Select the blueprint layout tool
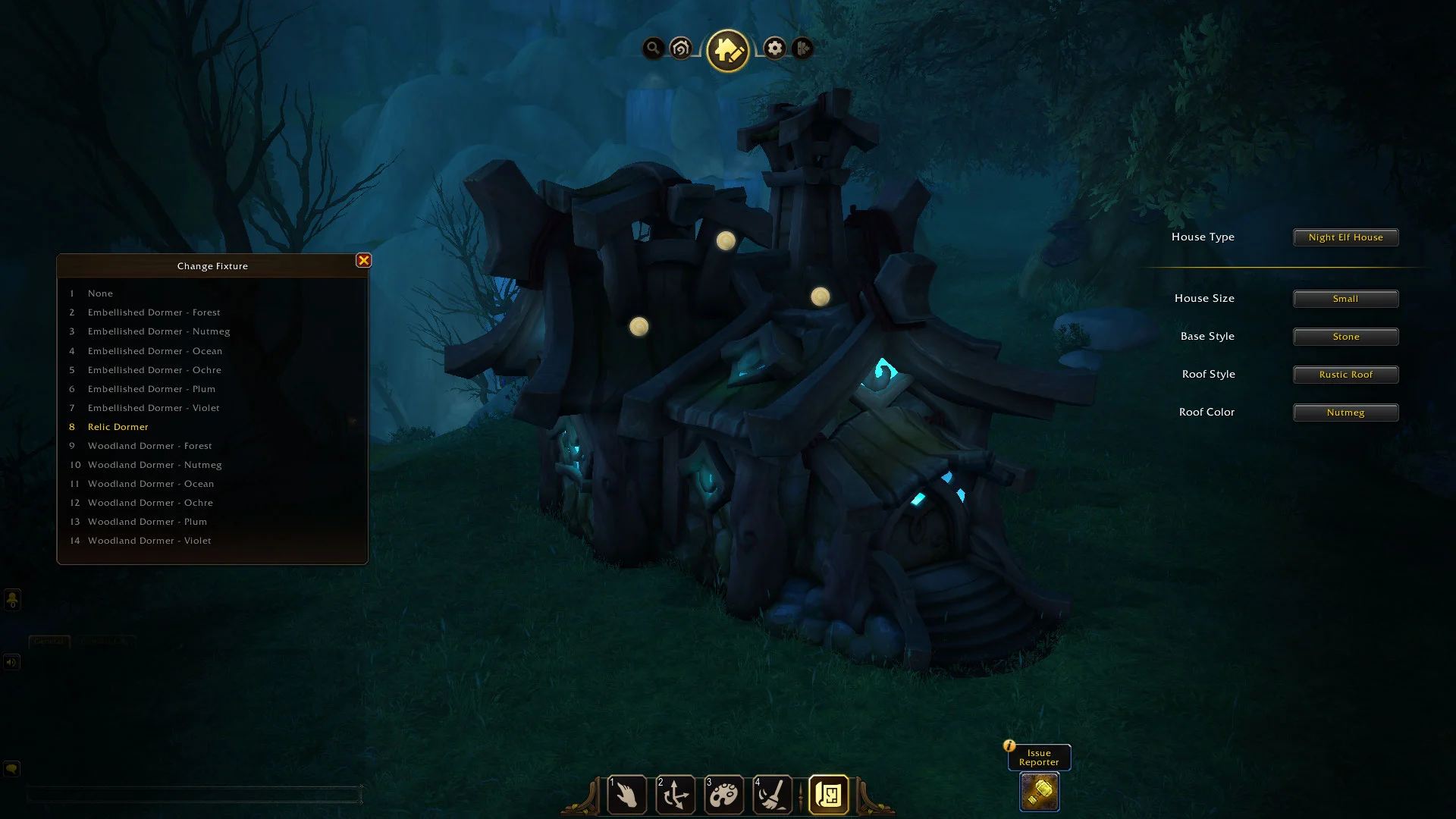This screenshot has width=1456, height=819. [x=828, y=795]
